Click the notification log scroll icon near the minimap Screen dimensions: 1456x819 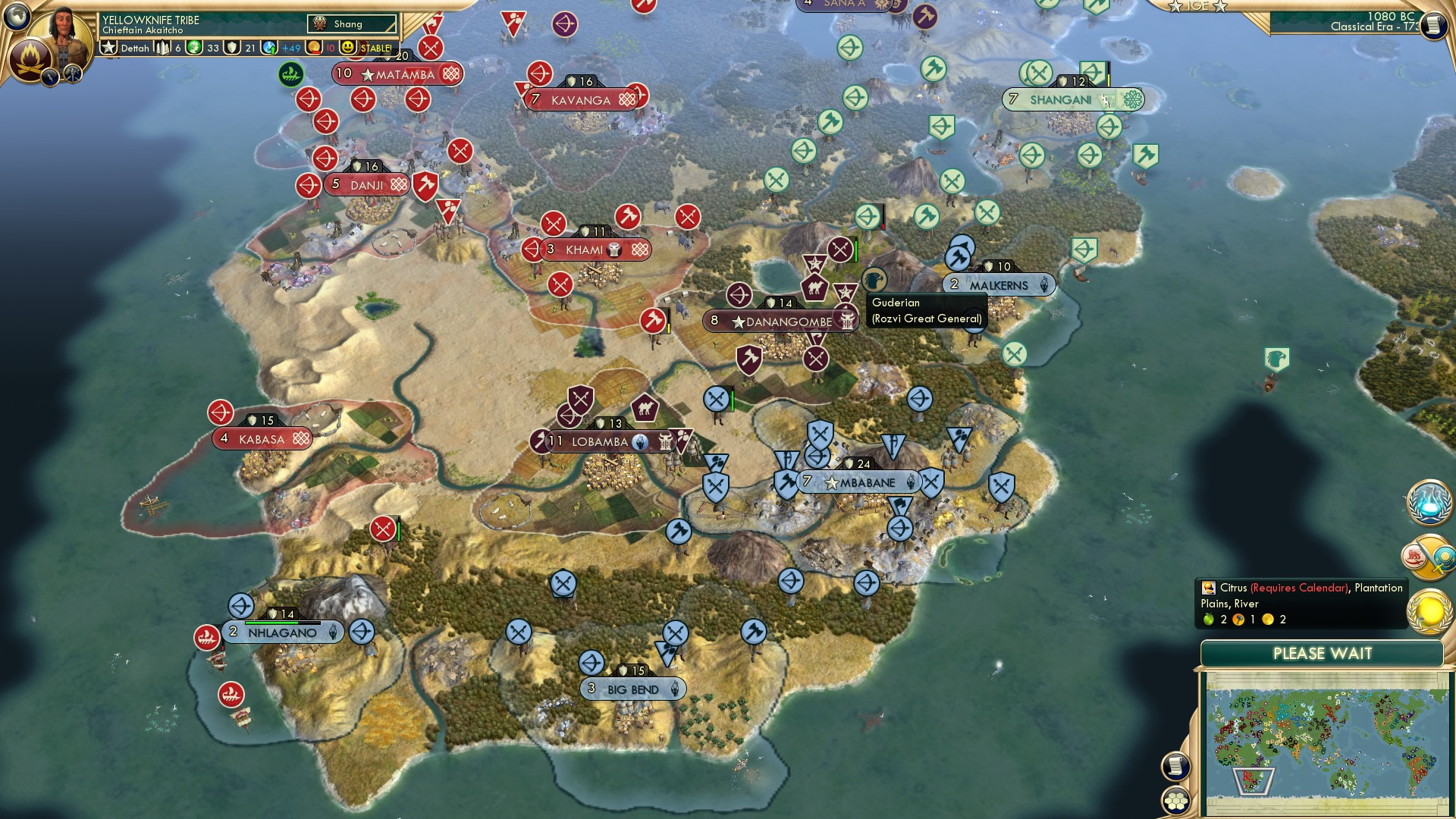(x=1175, y=767)
